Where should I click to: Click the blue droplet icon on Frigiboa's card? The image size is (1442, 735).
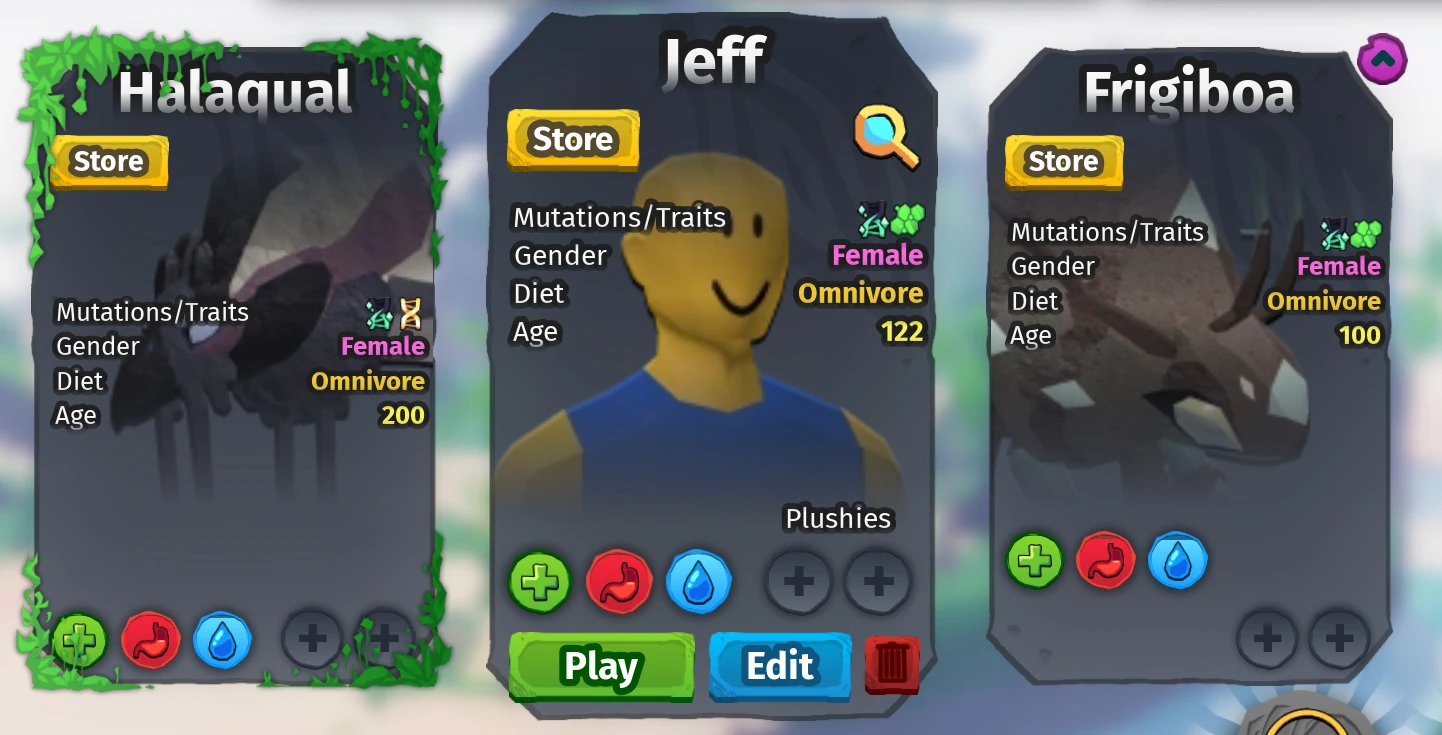[1177, 560]
